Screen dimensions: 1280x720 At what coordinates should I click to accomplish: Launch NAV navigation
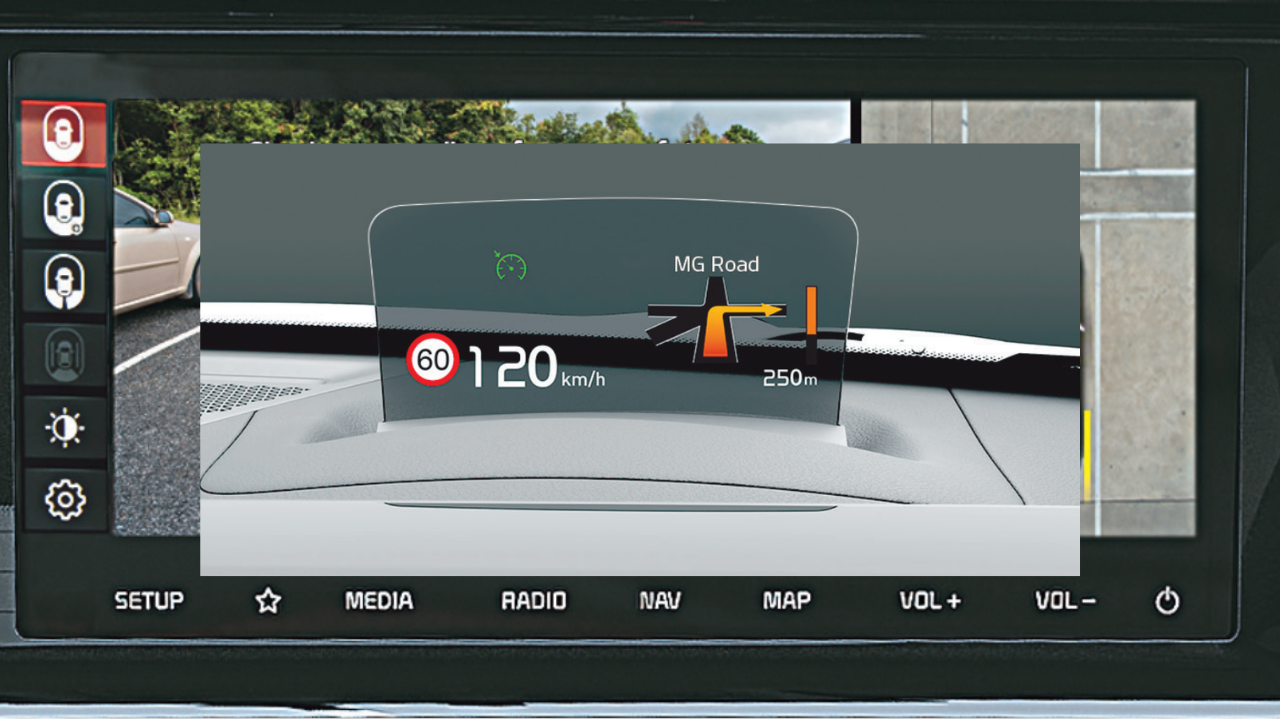point(659,601)
